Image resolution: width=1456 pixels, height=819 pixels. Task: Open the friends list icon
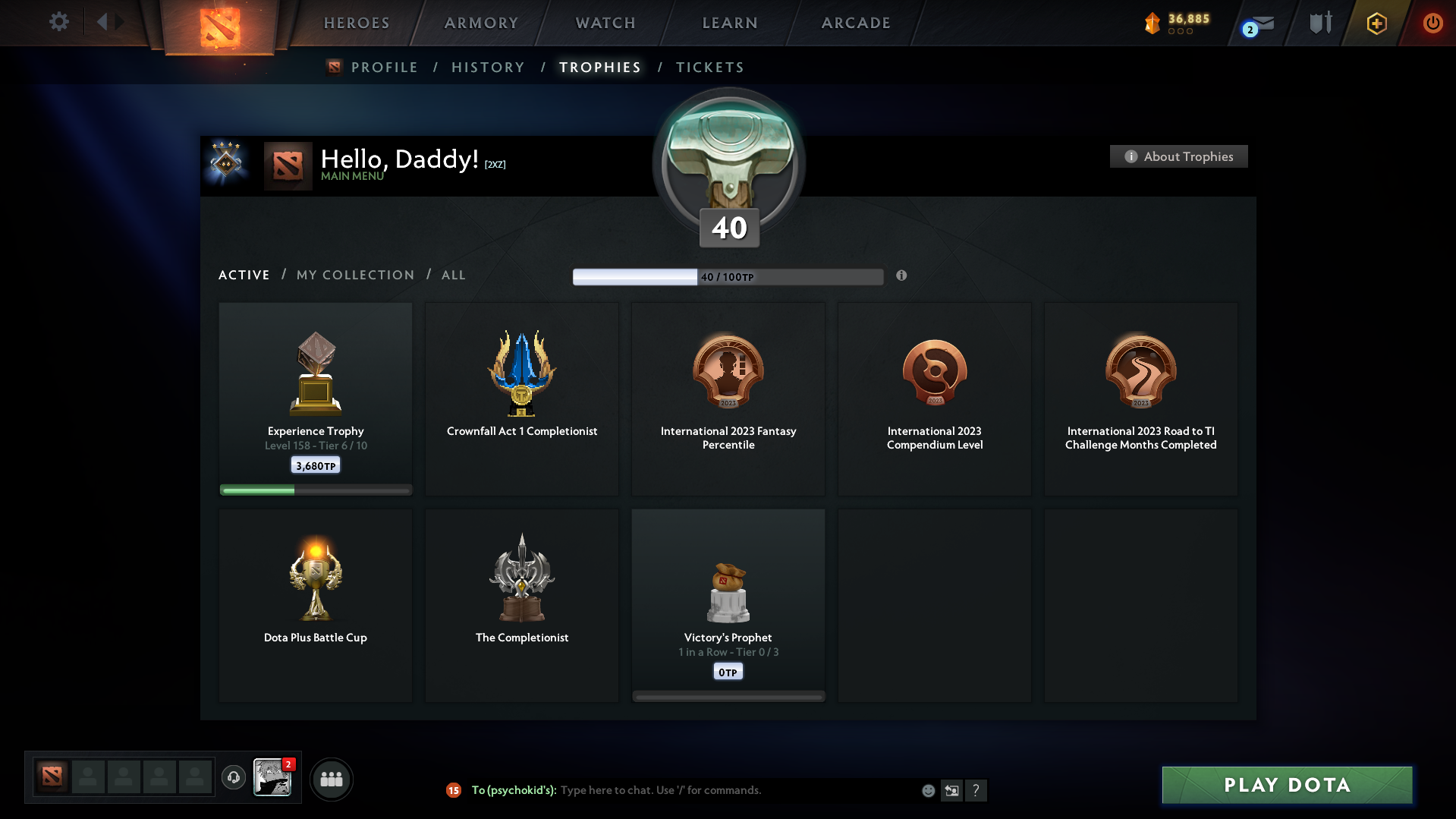click(x=331, y=778)
